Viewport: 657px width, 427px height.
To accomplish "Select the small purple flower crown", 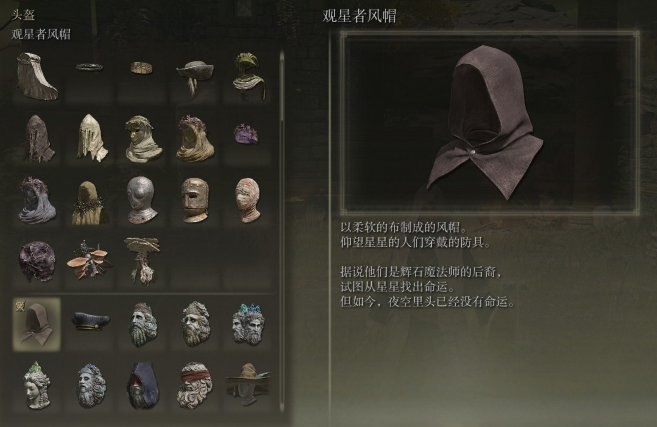I will pyautogui.click(x=247, y=133).
